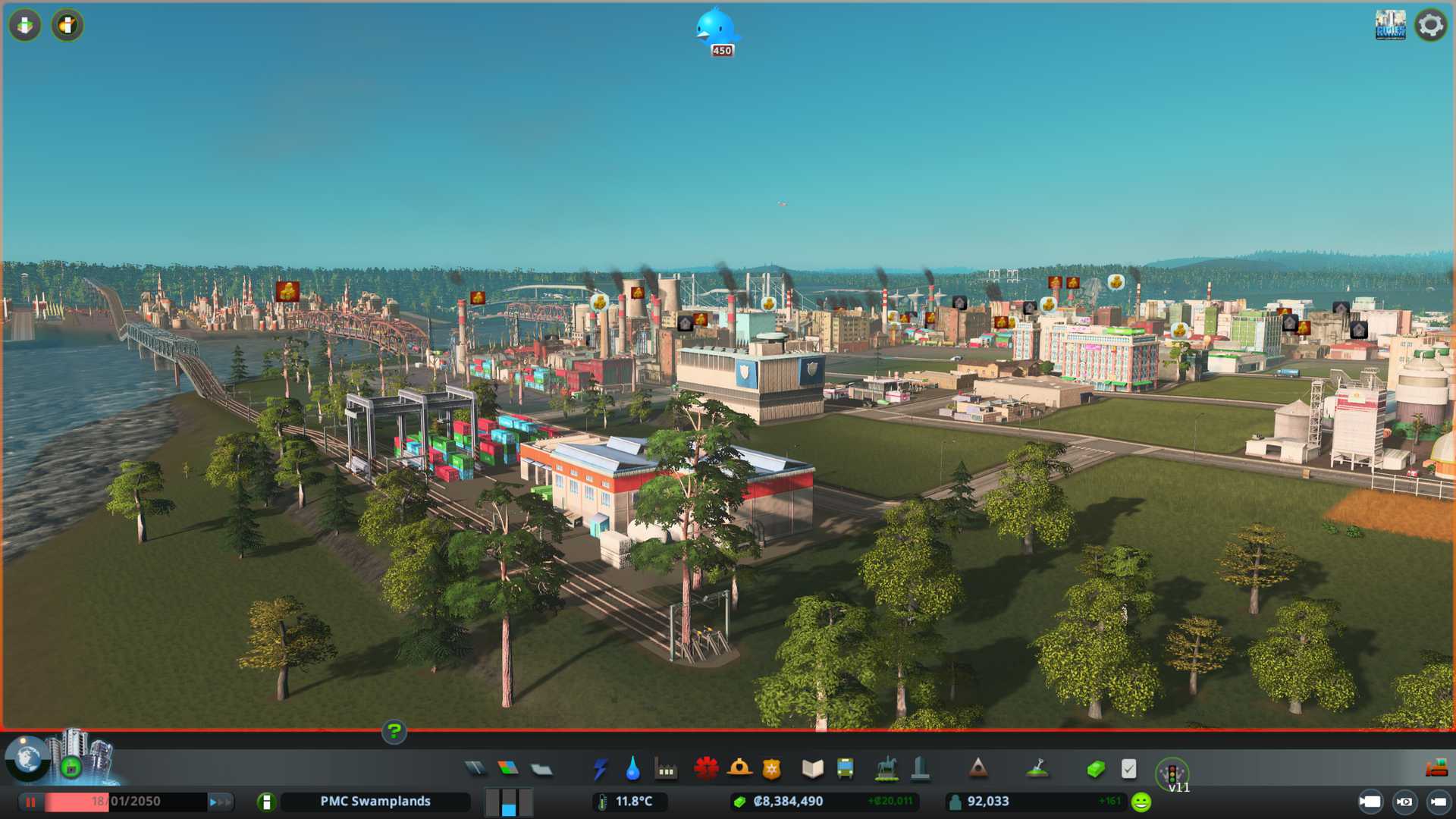Pause the simulation
The width and height of the screenshot is (1456, 819).
[31, 802]
